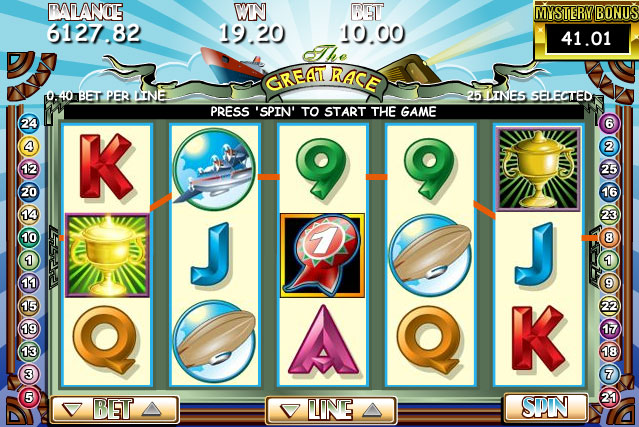639x427 pixels.
Task: Choose payline 17 marker
Action: click(608, 329)
